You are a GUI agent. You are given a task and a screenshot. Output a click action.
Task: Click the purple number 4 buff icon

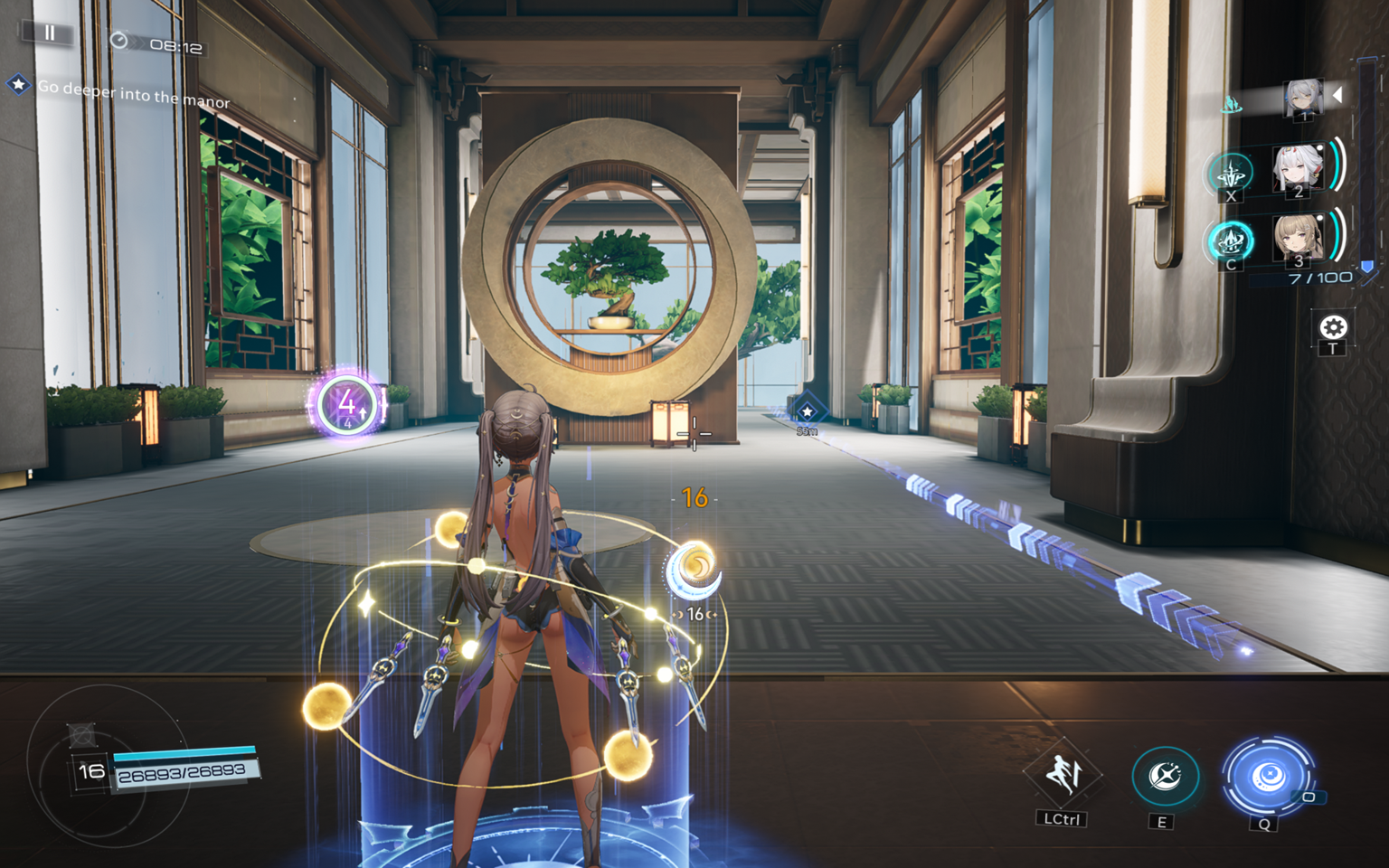click(345, 404)
